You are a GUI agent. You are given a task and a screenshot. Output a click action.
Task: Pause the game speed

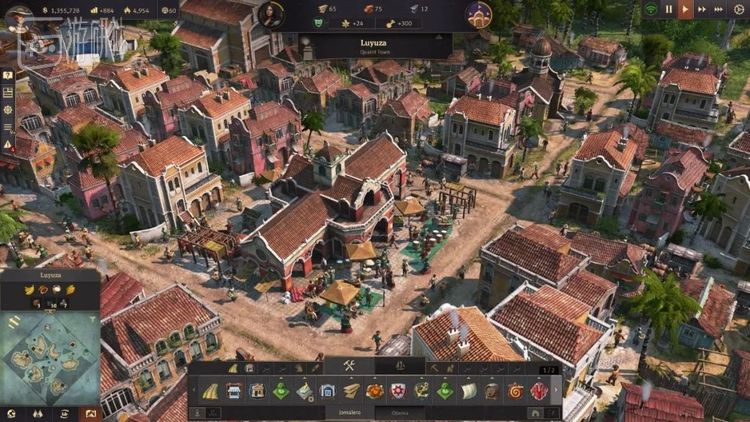coord(669,9)
